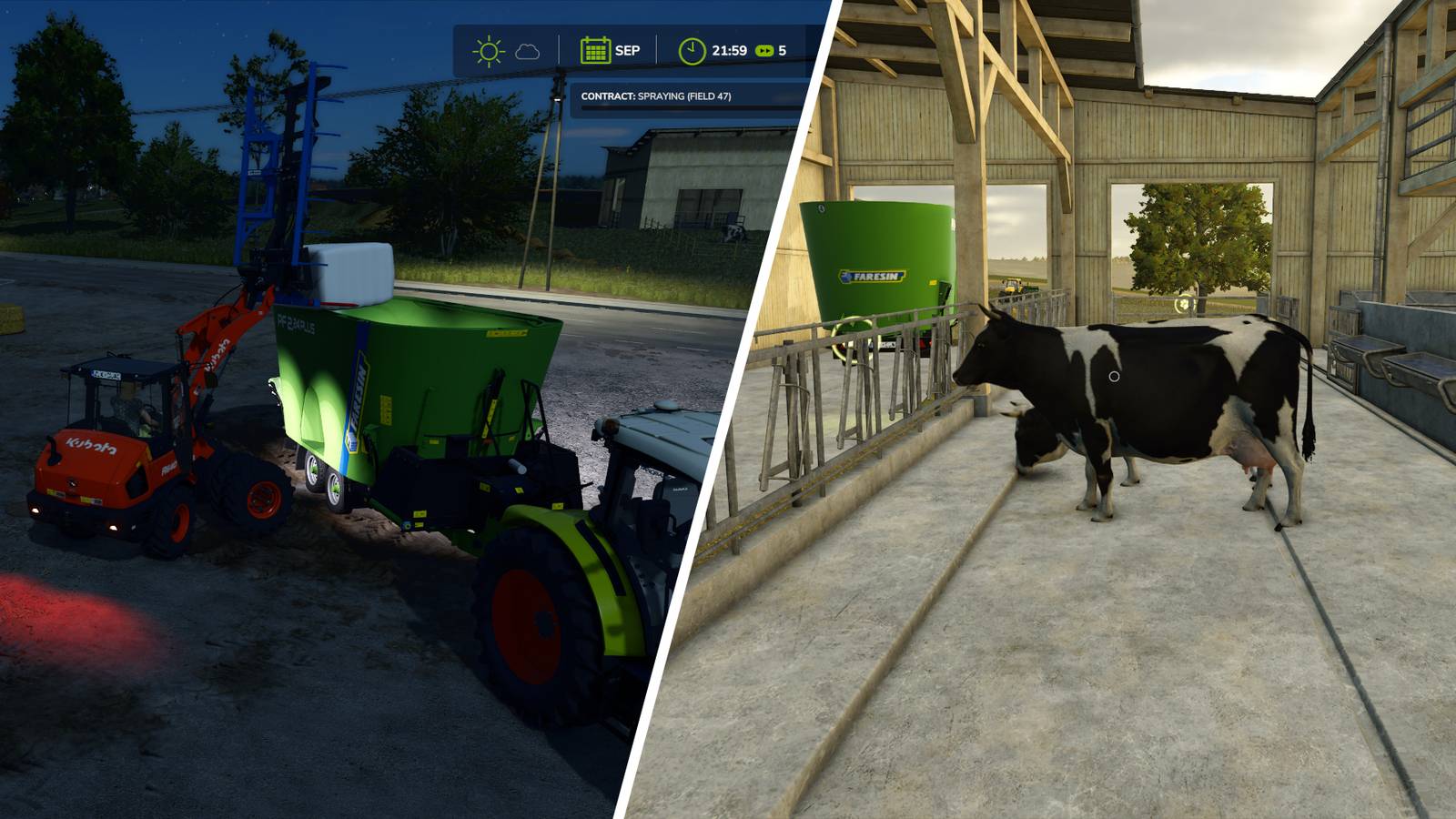The width and height of the screenshot is (1456, 819).
Task: Click the fast-forward time scale icon
Action: point(765,52)
